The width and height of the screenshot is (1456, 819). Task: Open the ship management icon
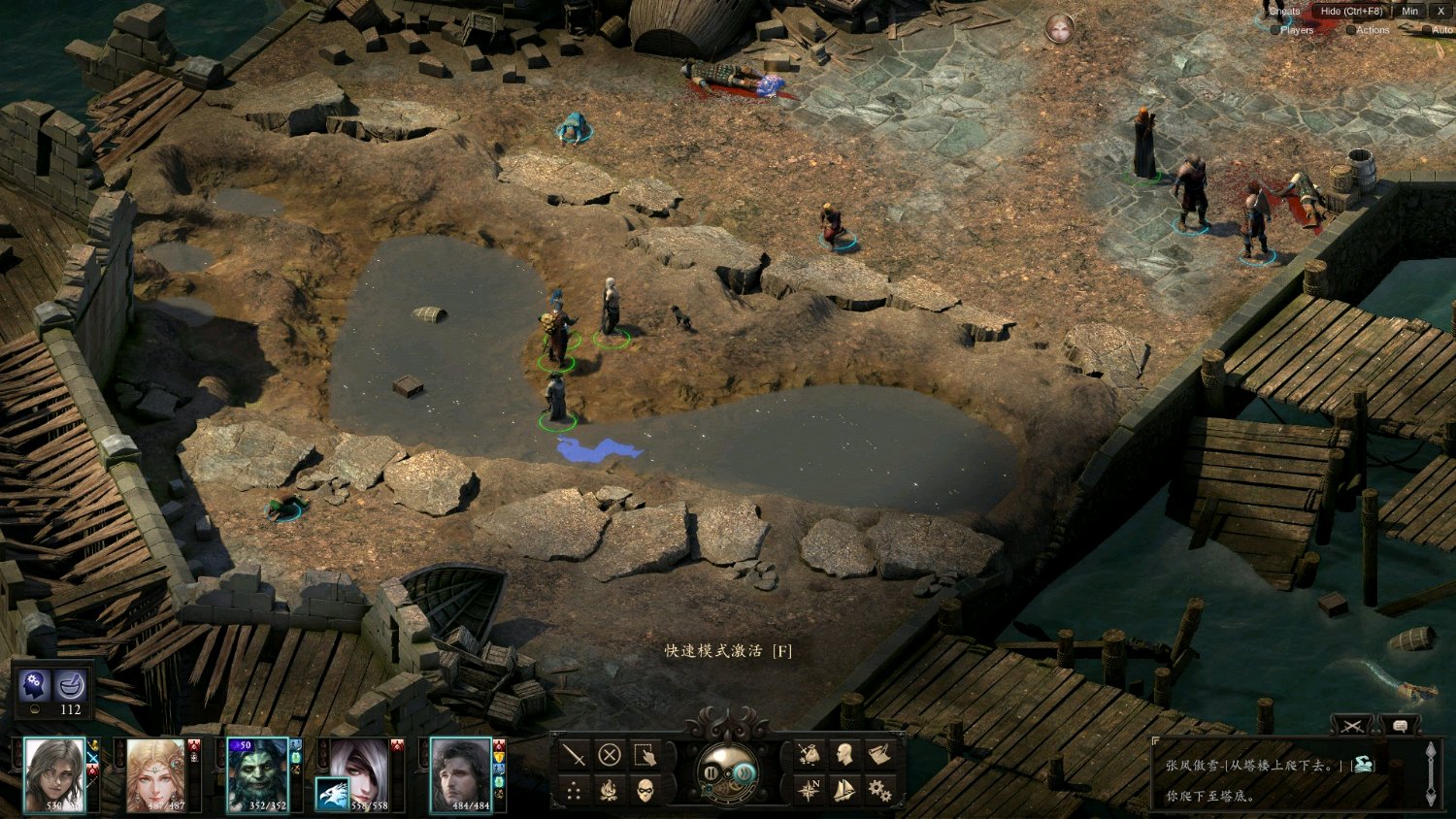pyautogui.click(x=844, y=791)
